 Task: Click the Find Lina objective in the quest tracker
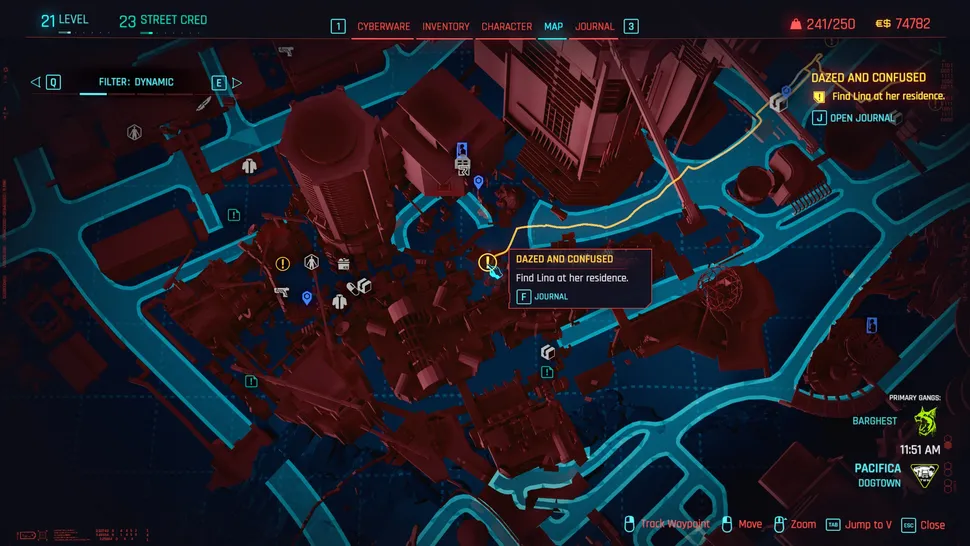tap(885, 97)
